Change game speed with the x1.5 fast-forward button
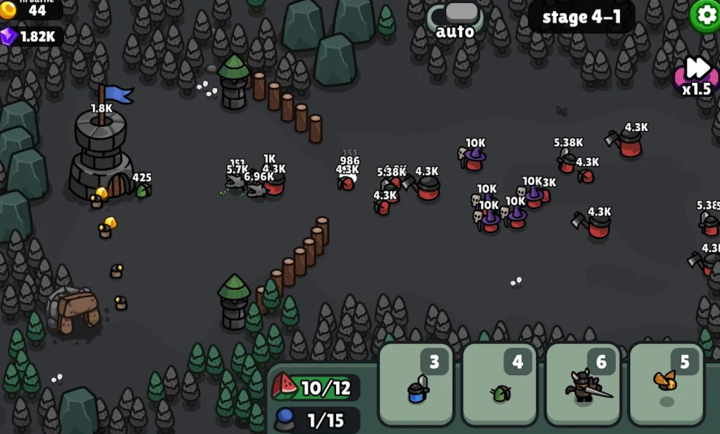 point(696,75)
